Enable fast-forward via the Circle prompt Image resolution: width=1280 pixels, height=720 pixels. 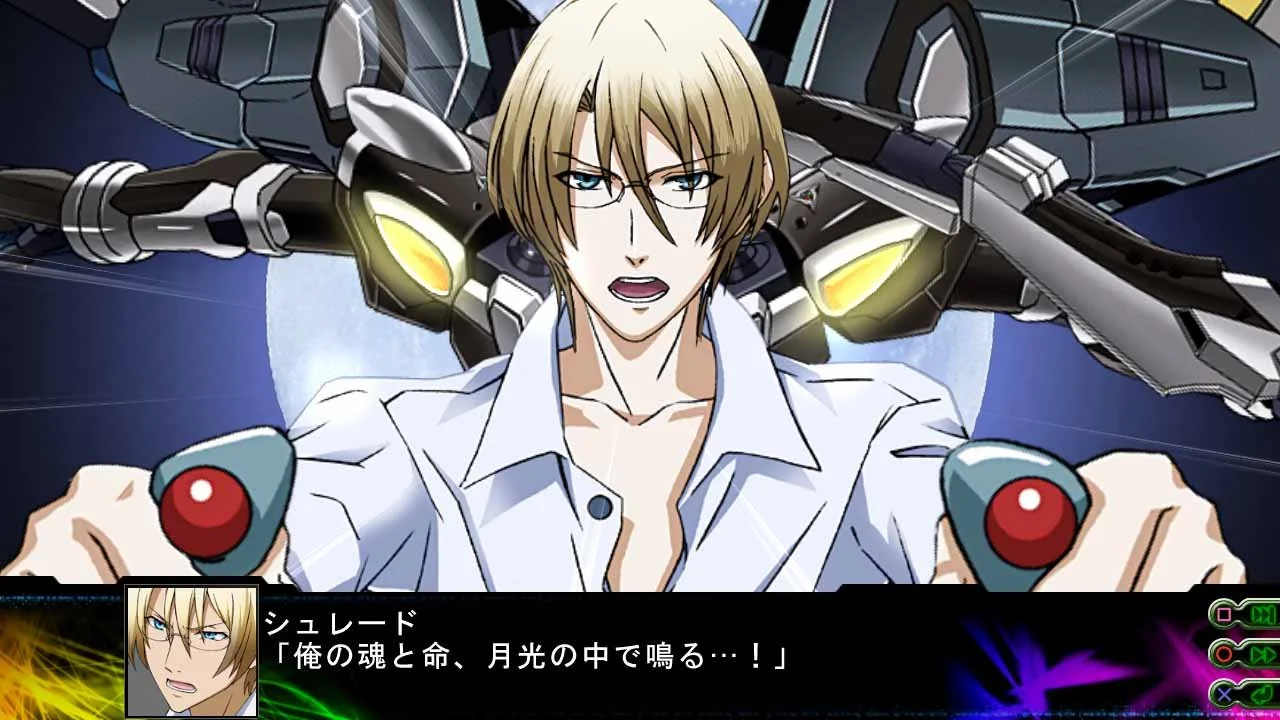click(1243, 654)
